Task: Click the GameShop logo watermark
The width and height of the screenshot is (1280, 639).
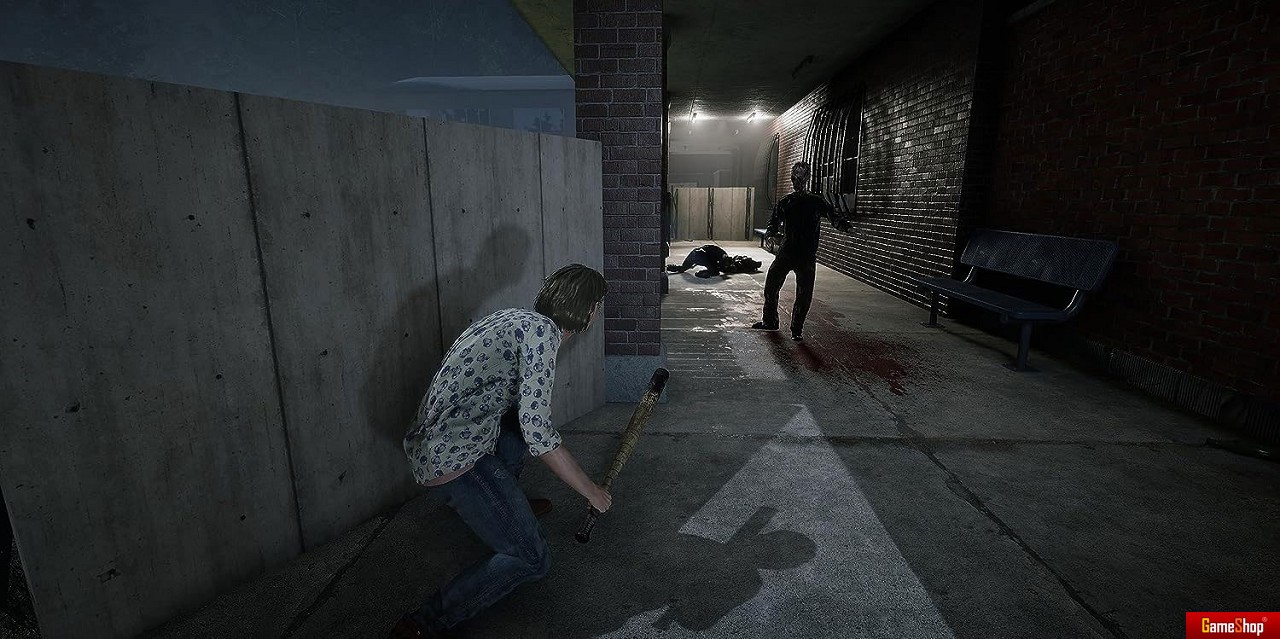Action: click(x=1232, y=626)
